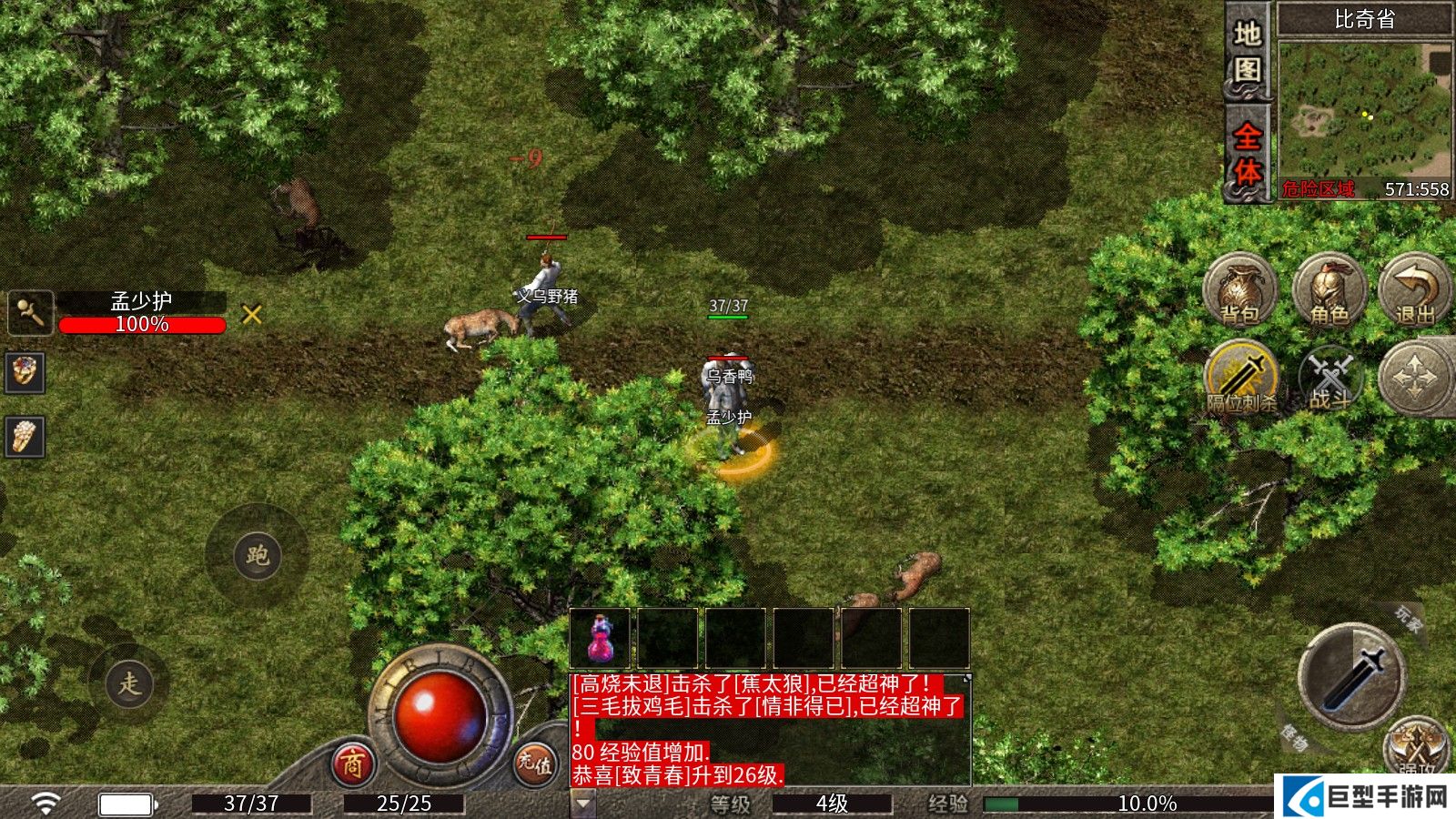Select the white pearl ring slot
The image size is (1456, 819).
(25, 437)
